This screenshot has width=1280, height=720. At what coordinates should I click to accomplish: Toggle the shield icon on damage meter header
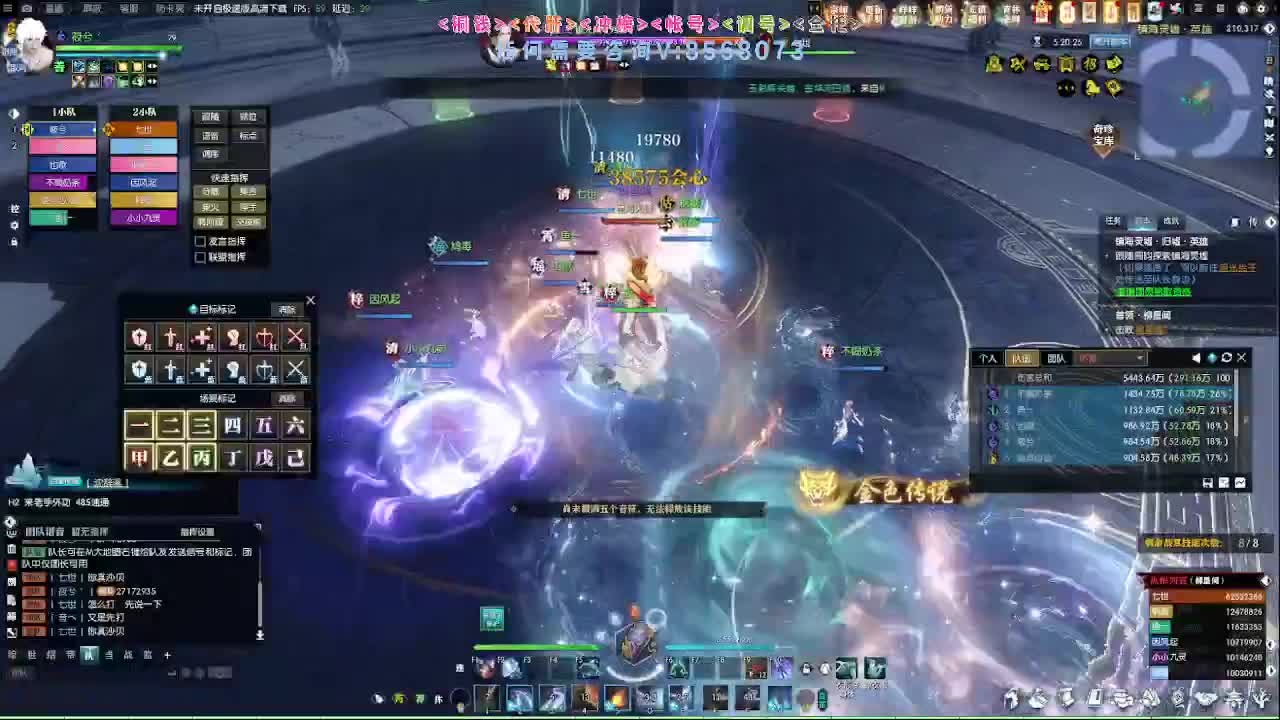coord(1211,358)
